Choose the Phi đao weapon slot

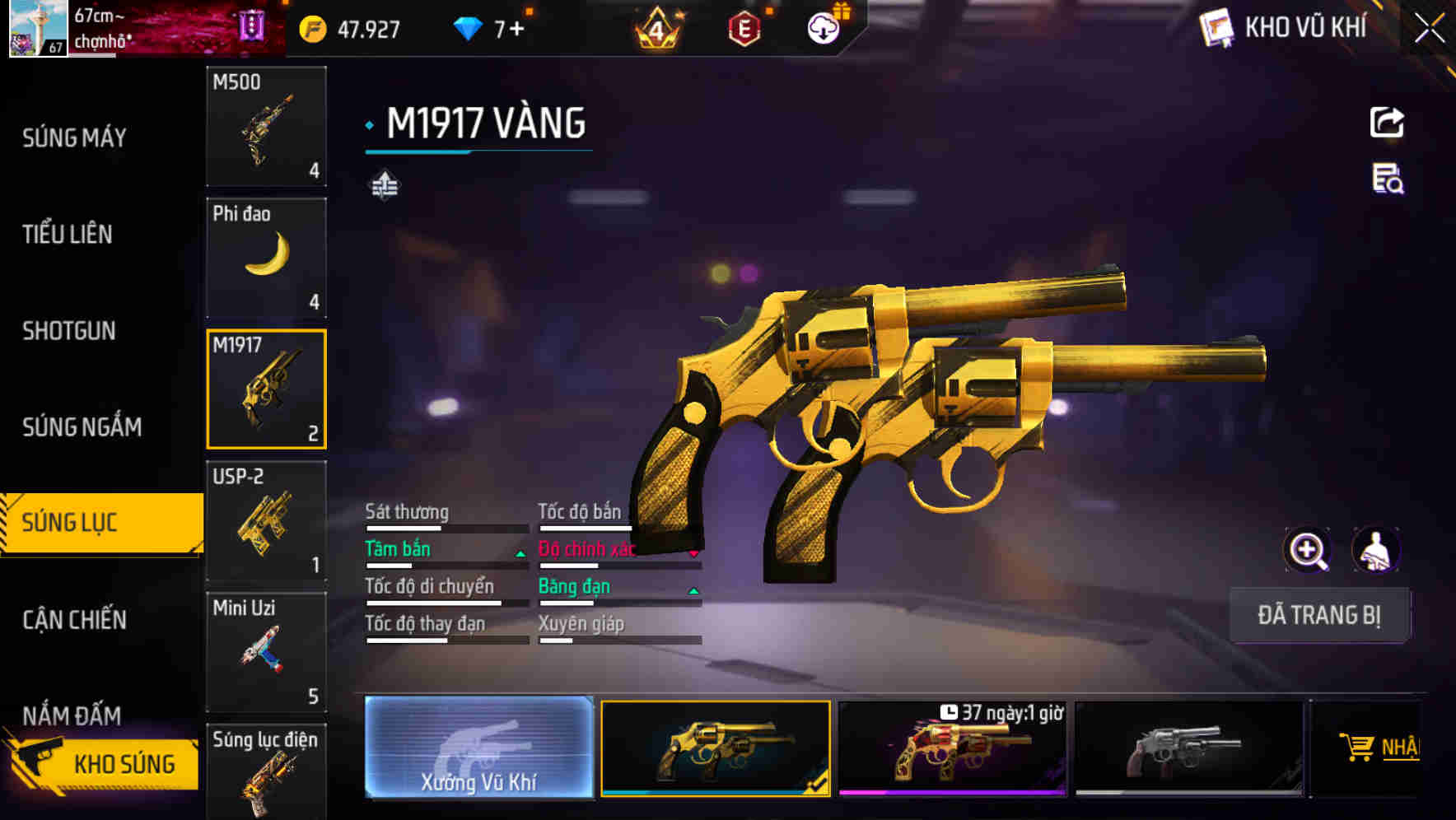click(266, 258)
